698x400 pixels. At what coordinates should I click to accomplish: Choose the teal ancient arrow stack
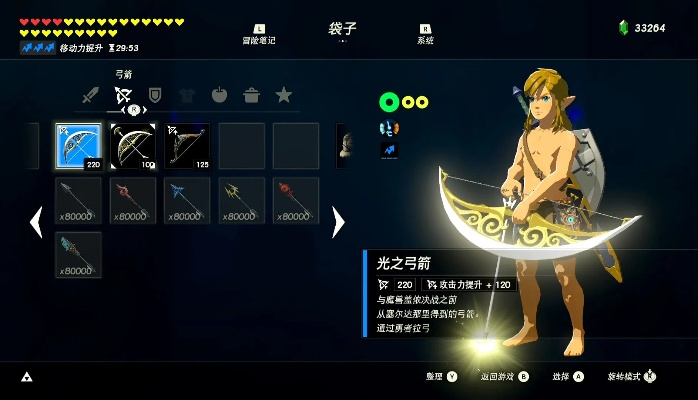pos(78,254)
